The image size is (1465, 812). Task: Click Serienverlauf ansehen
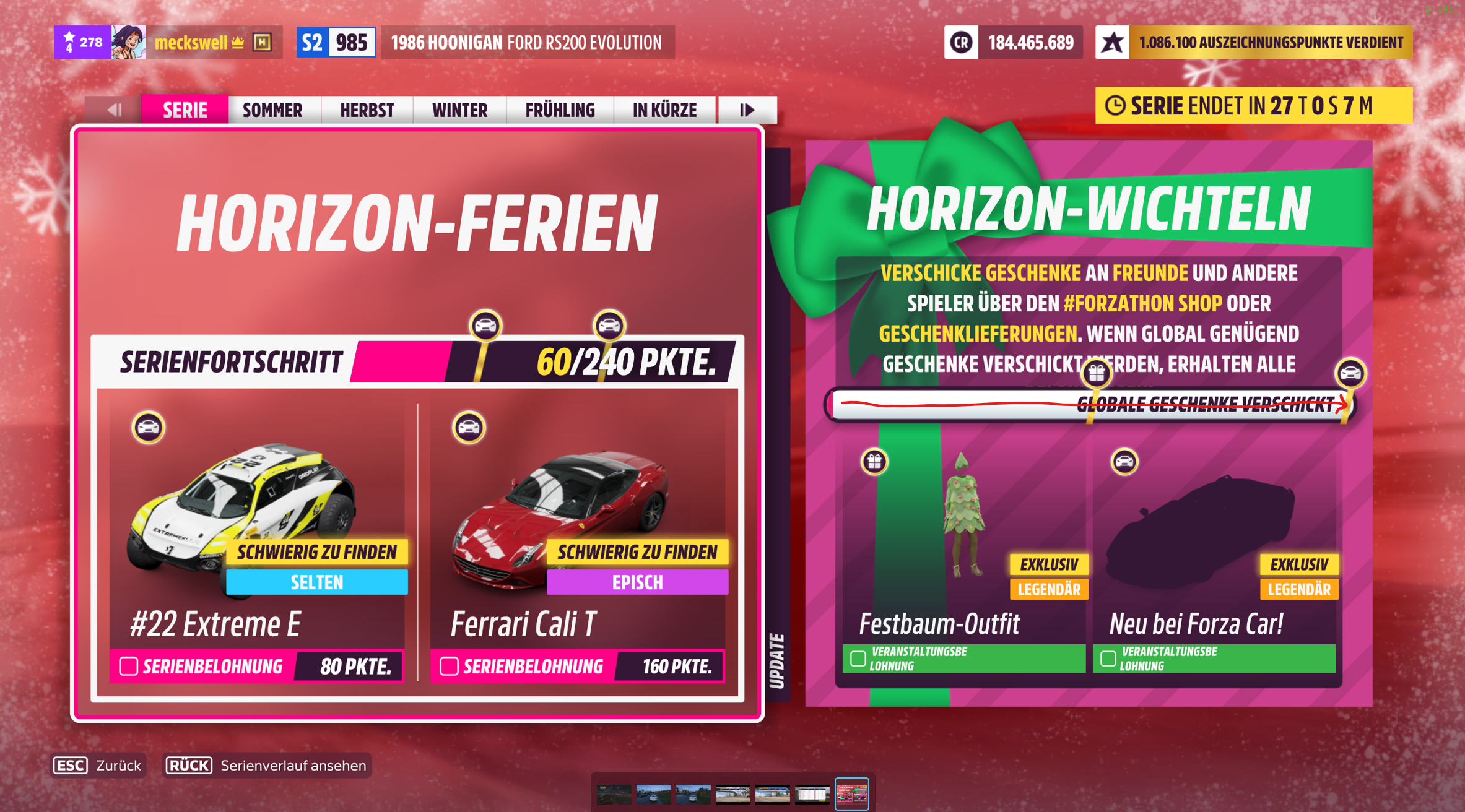[292, 766]
